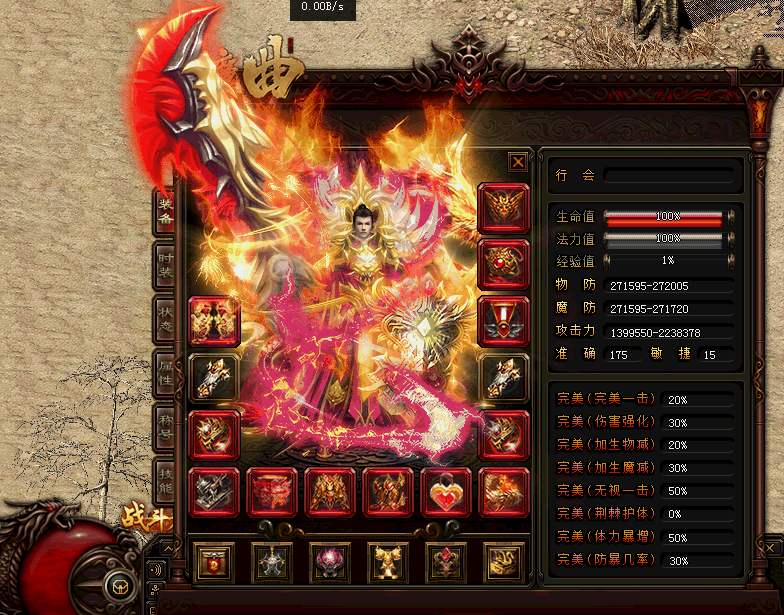Select the right ring equipment slot

503,435
